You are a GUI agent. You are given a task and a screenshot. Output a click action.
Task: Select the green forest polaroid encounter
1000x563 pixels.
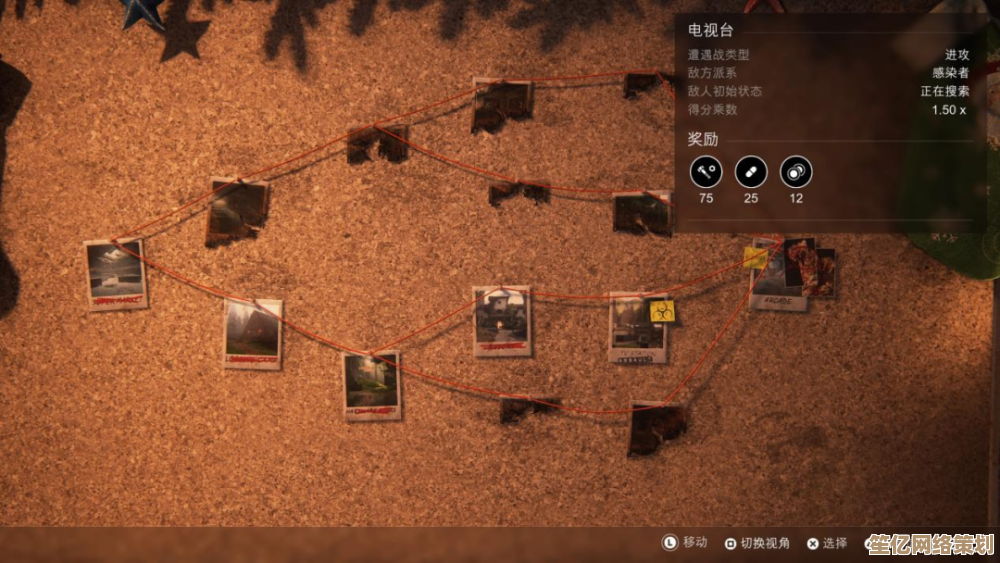click(372, 385)
